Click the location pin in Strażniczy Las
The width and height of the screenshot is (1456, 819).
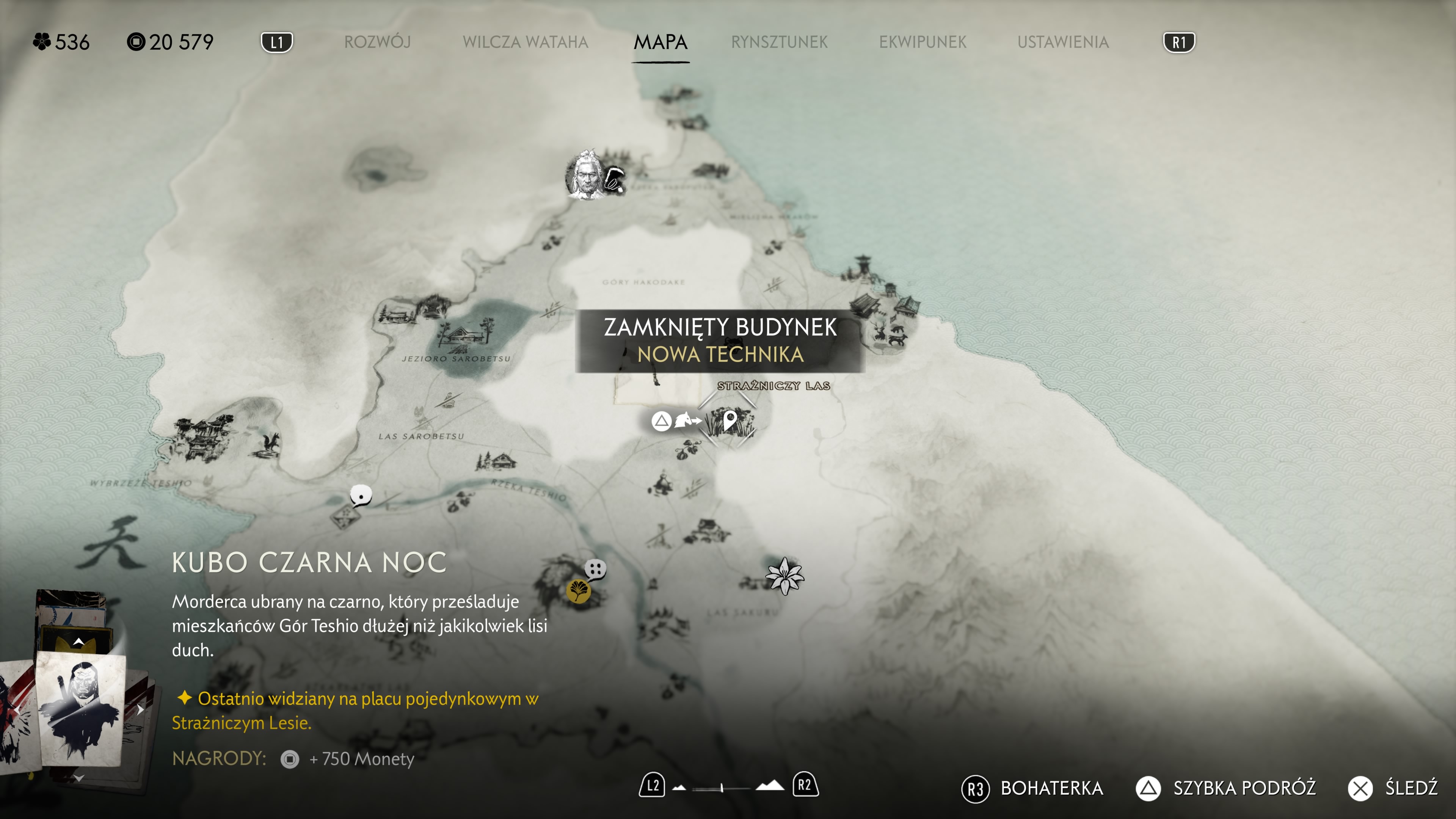tap(730, 420)
